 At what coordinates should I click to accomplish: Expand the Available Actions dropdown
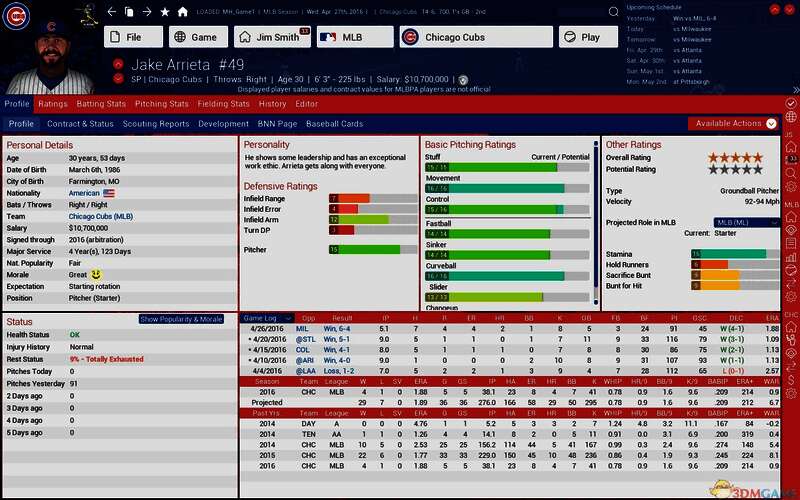734,124
